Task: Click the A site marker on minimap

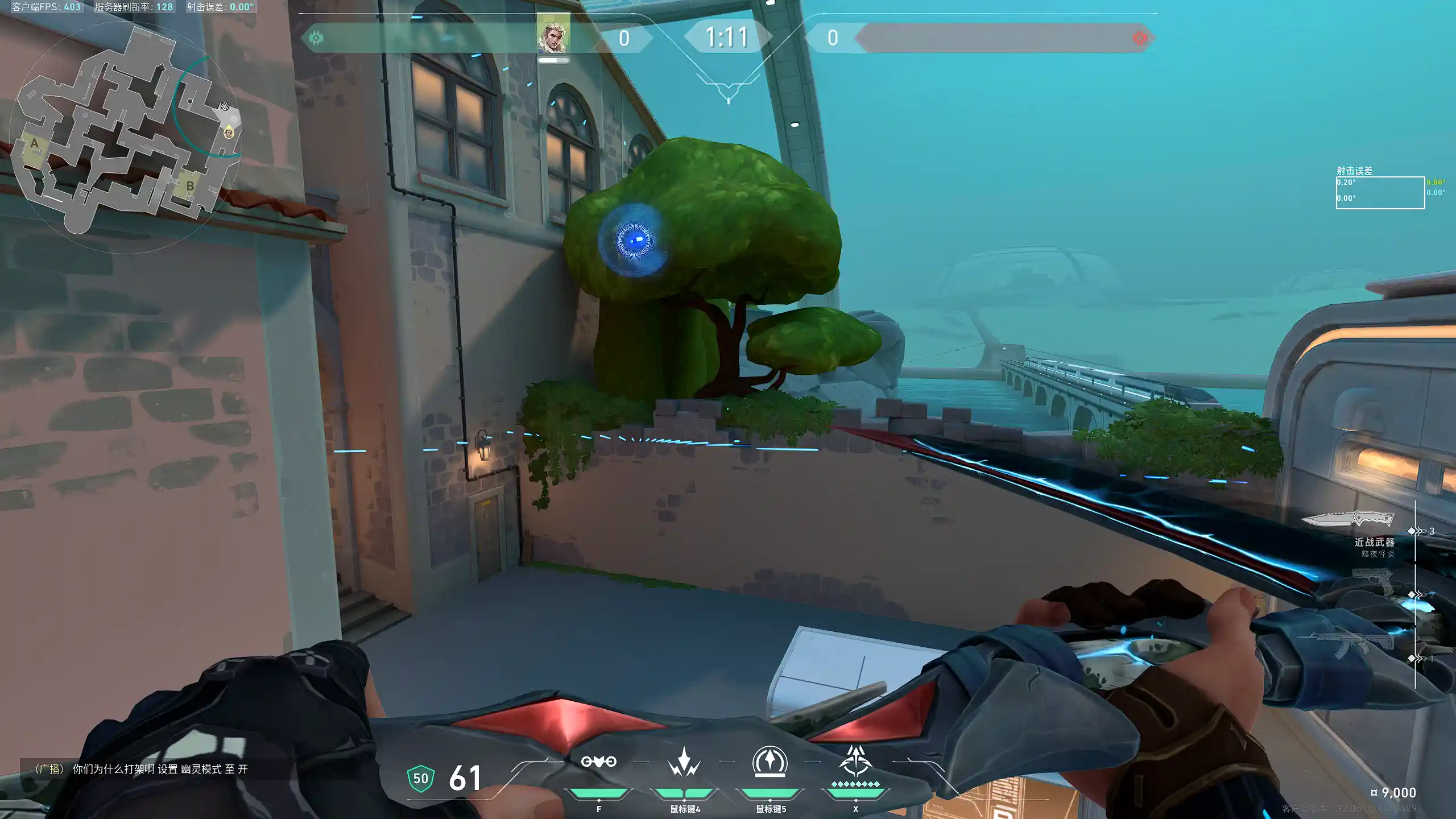Action: point(35,143)
